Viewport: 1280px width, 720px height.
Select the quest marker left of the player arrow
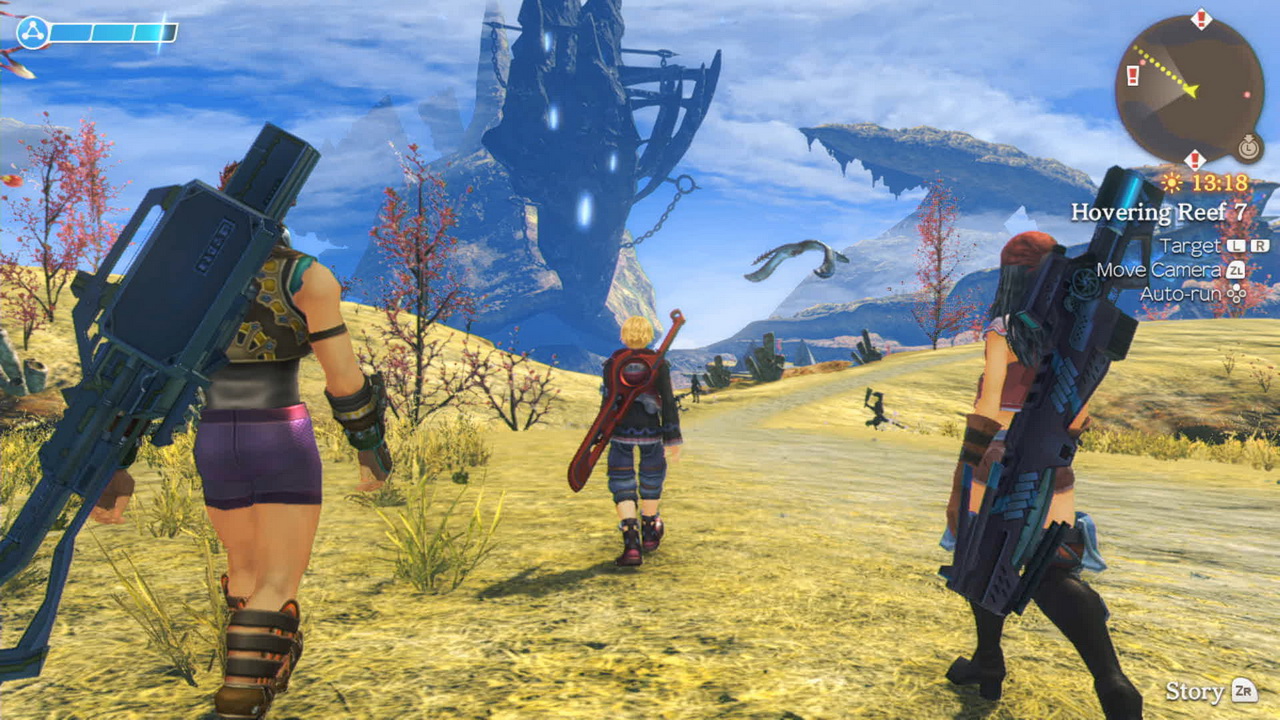[1133, 76]
